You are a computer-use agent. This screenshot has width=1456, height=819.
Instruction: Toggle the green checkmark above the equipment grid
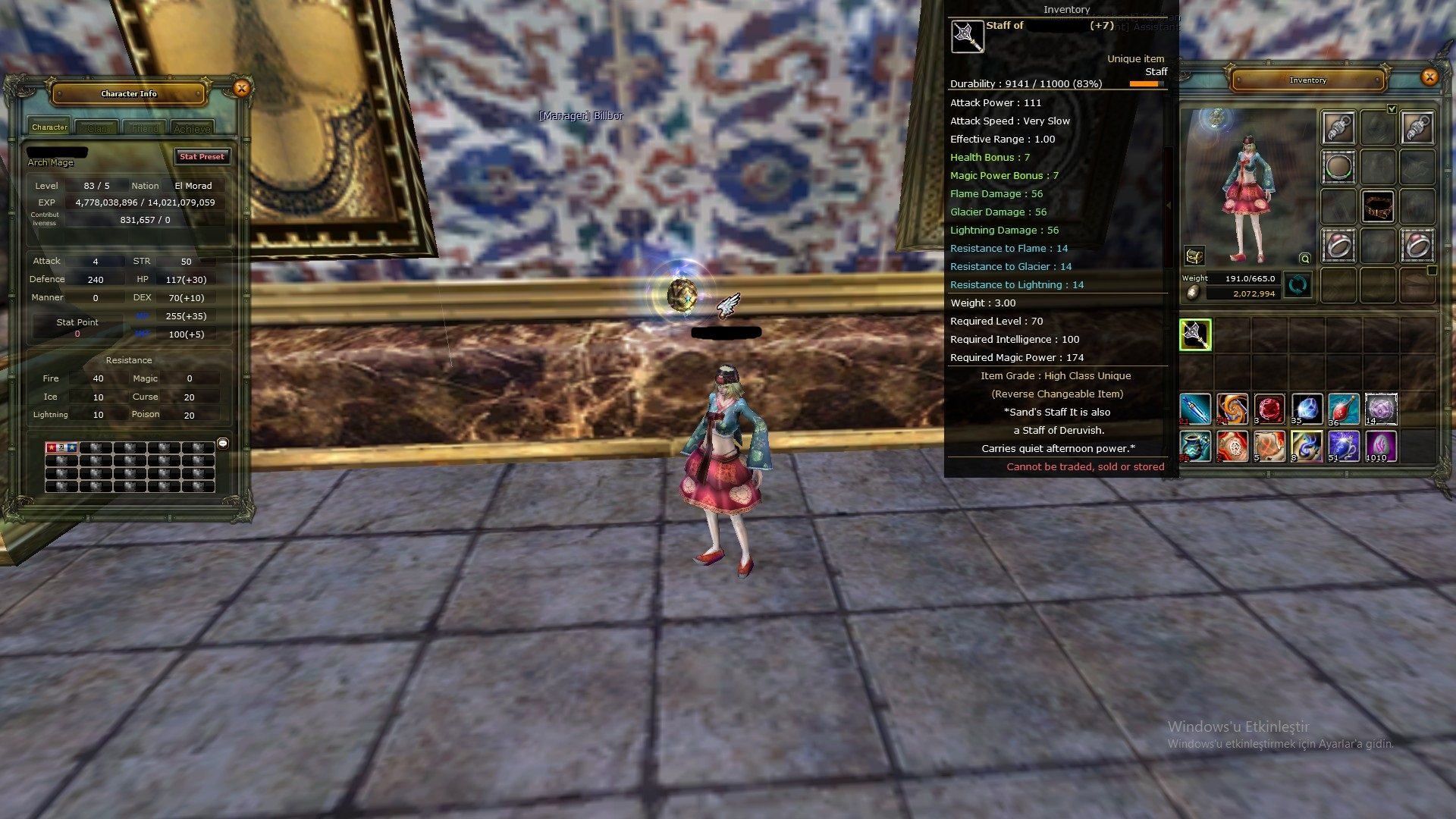(1392, 108)
